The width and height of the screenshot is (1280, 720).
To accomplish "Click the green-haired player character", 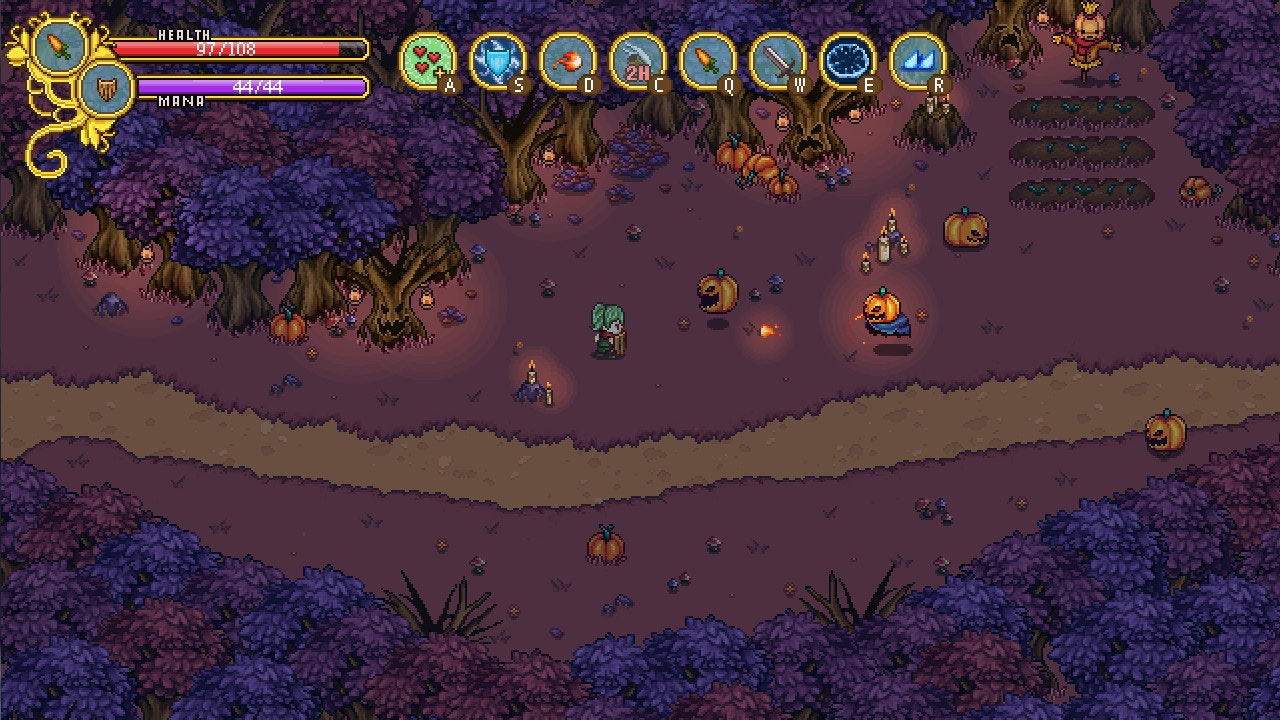I will tap(608, 330).
